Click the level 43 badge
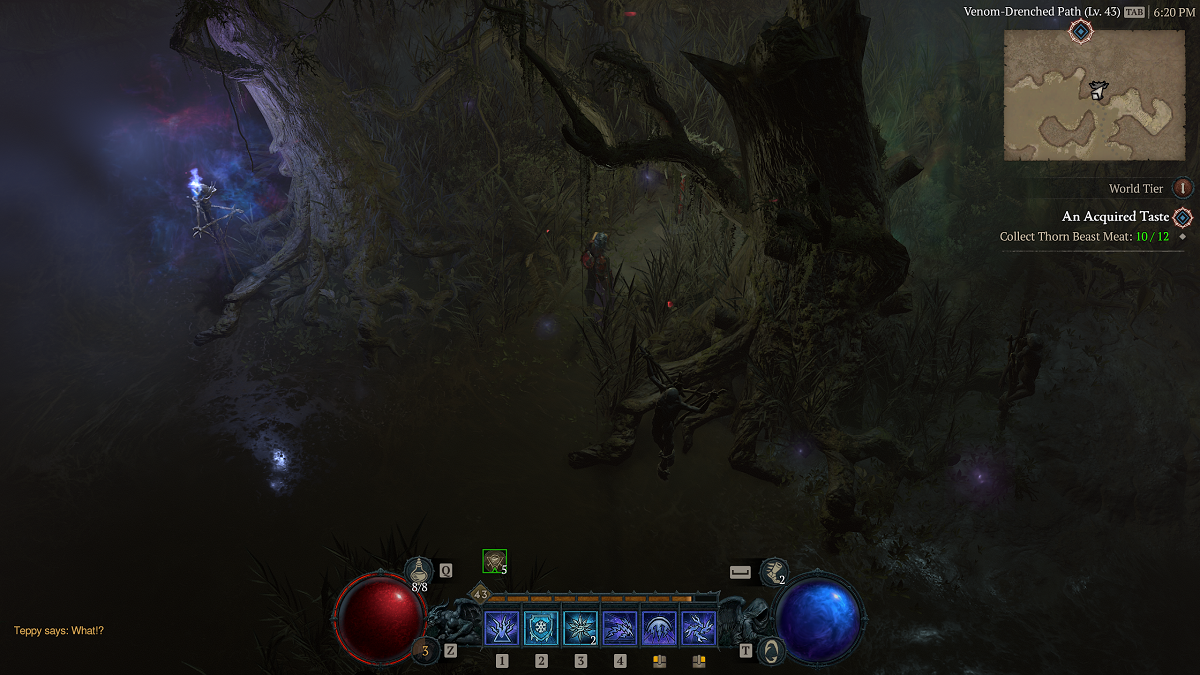The height and width of the screenshot is (675, 1200). coord(480,594)
